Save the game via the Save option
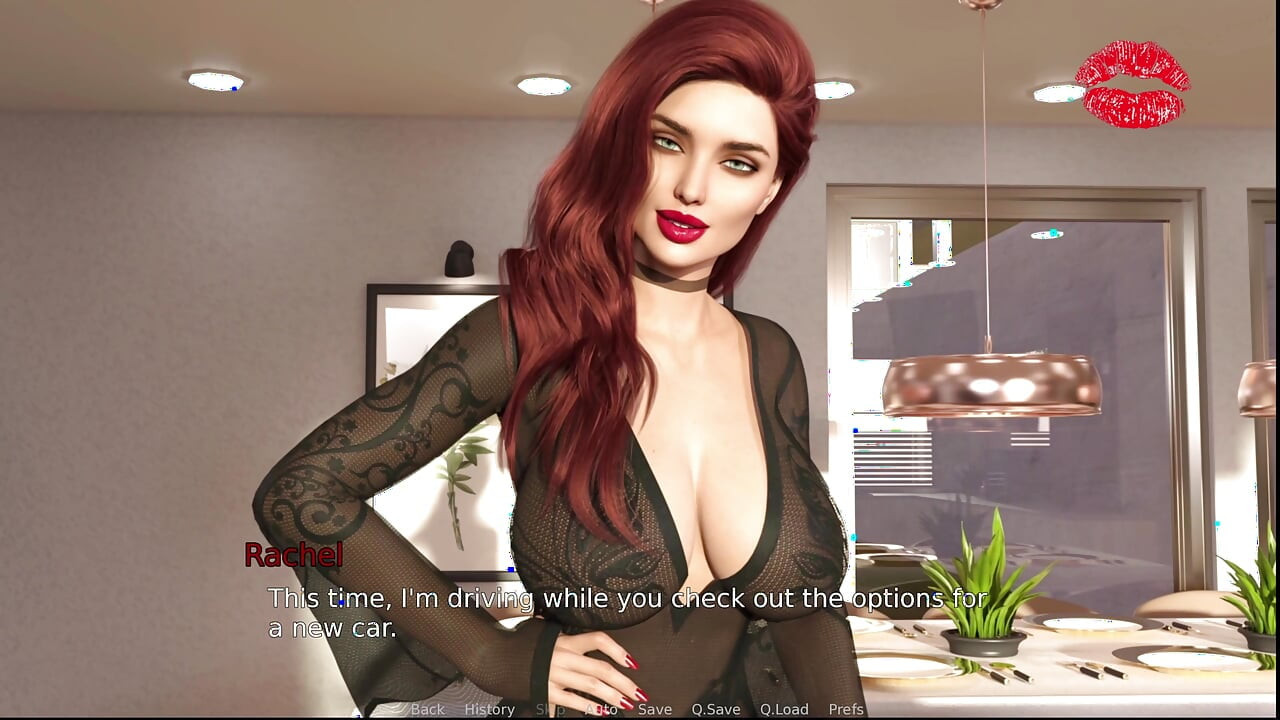The width and height of the screenshot is (1280, 720). point(655,709)
